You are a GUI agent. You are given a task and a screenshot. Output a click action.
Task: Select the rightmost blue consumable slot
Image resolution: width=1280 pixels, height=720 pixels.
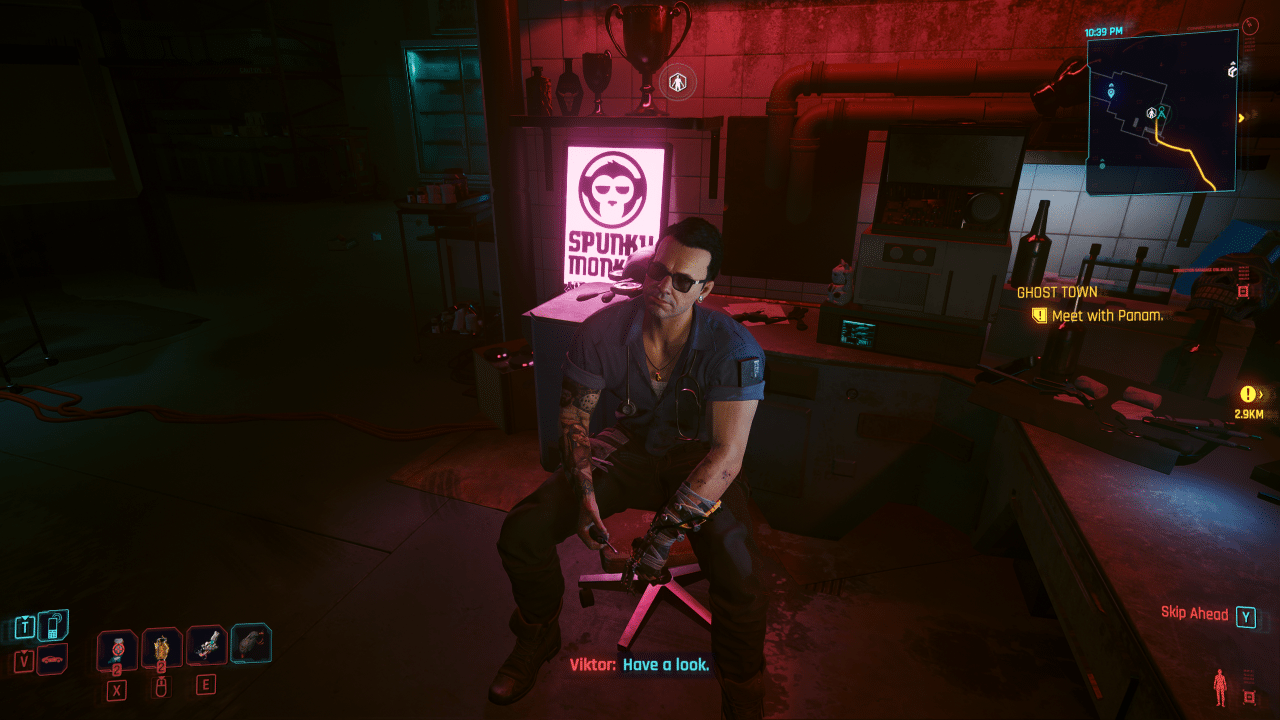(251, 645)
